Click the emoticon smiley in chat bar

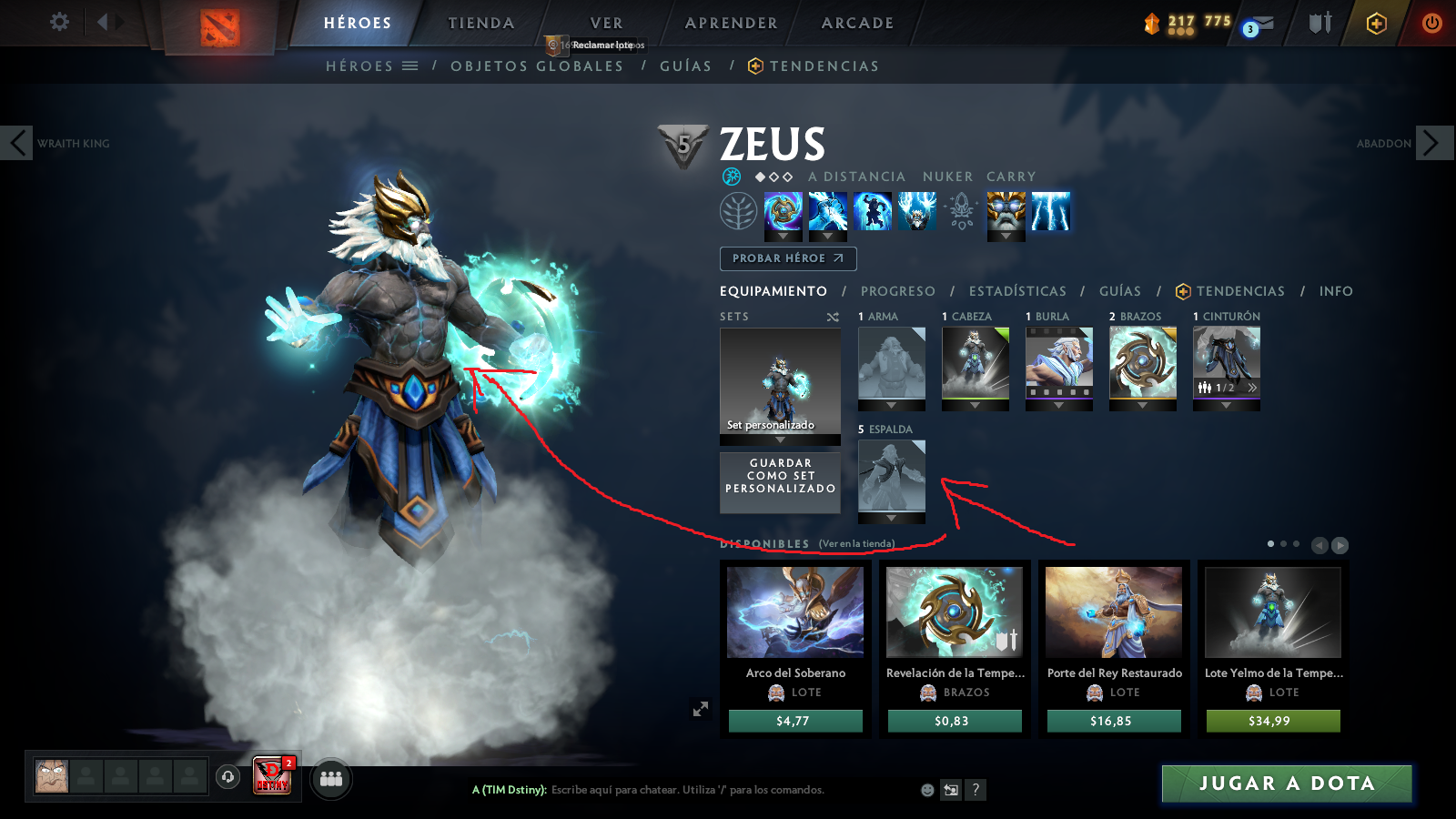925,790
